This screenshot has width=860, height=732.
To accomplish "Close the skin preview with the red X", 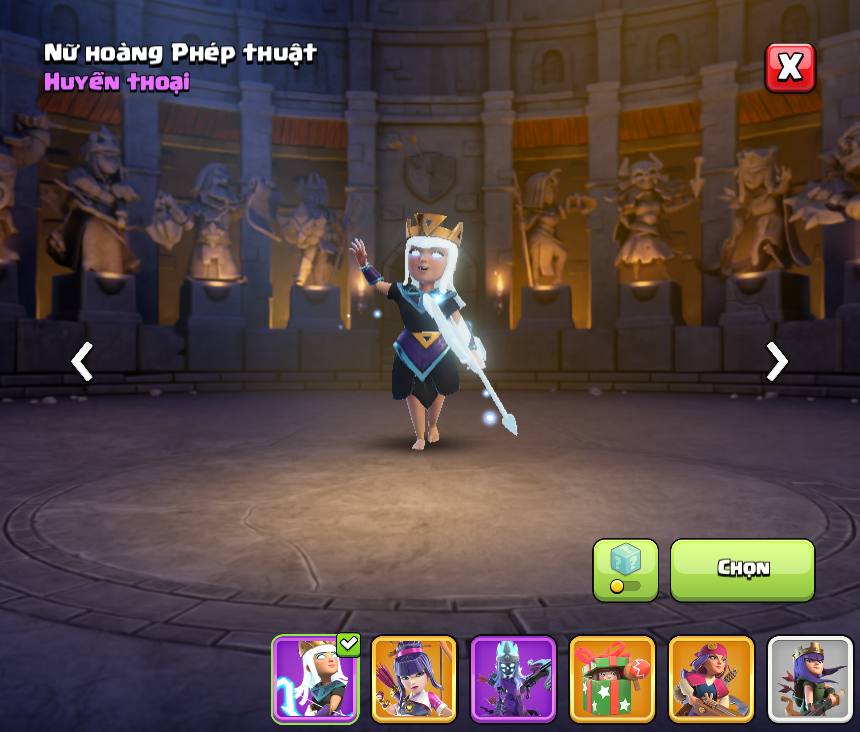I will tap(790, 68).
